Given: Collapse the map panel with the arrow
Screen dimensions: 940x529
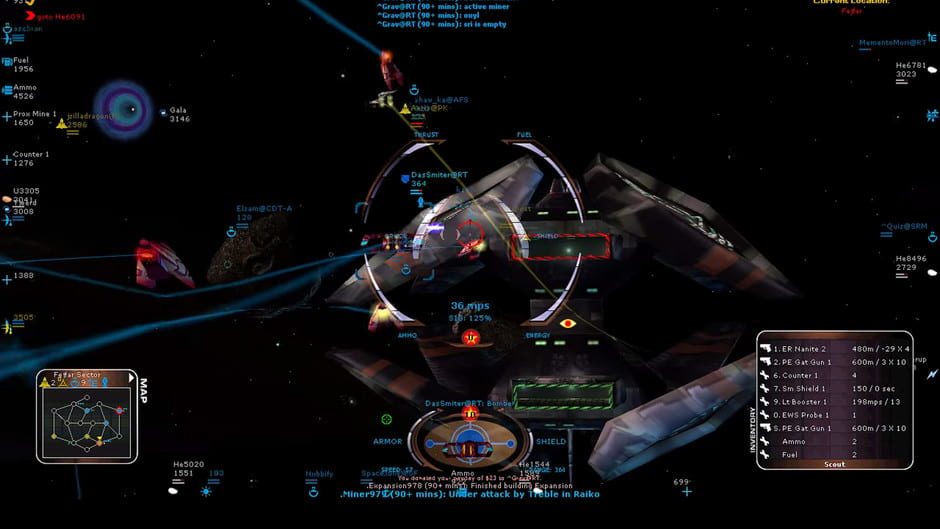Looking at the screenshot, I should 130,377.
